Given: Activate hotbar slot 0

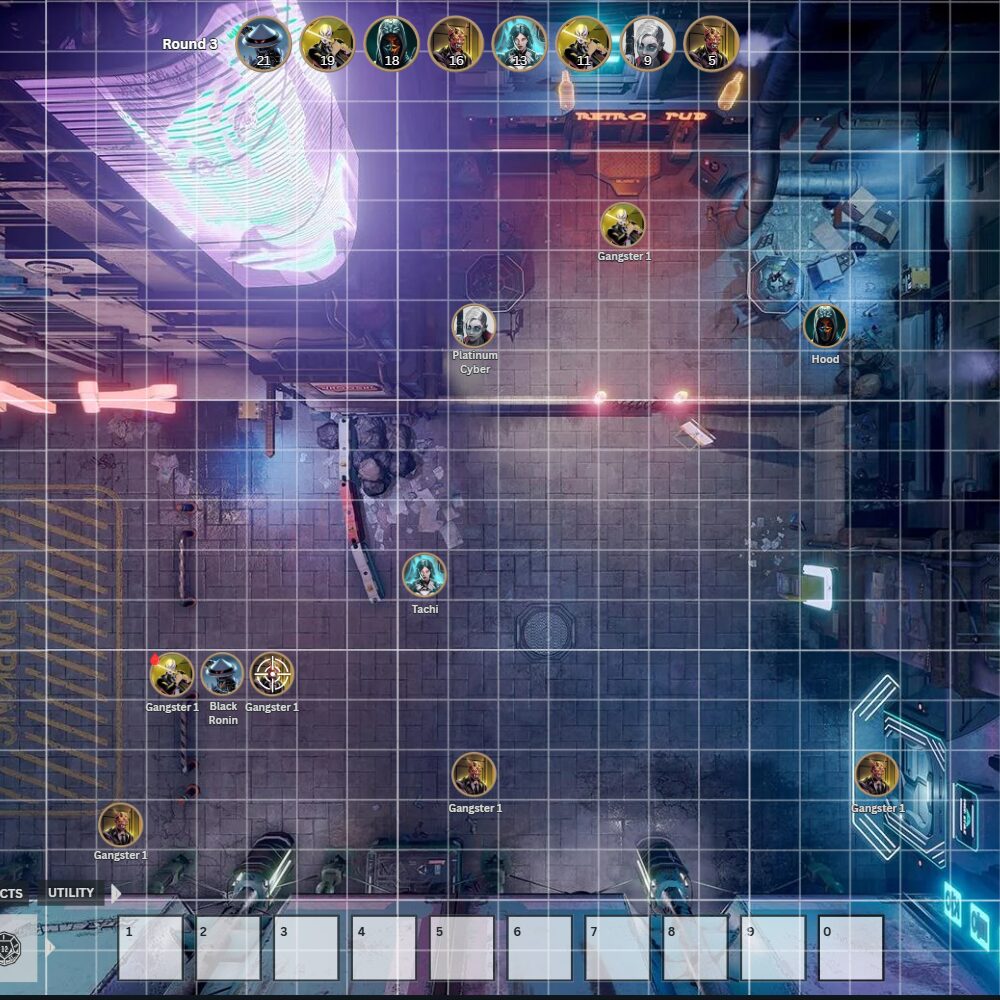Looking at the screenshot, I should [850, 947].
